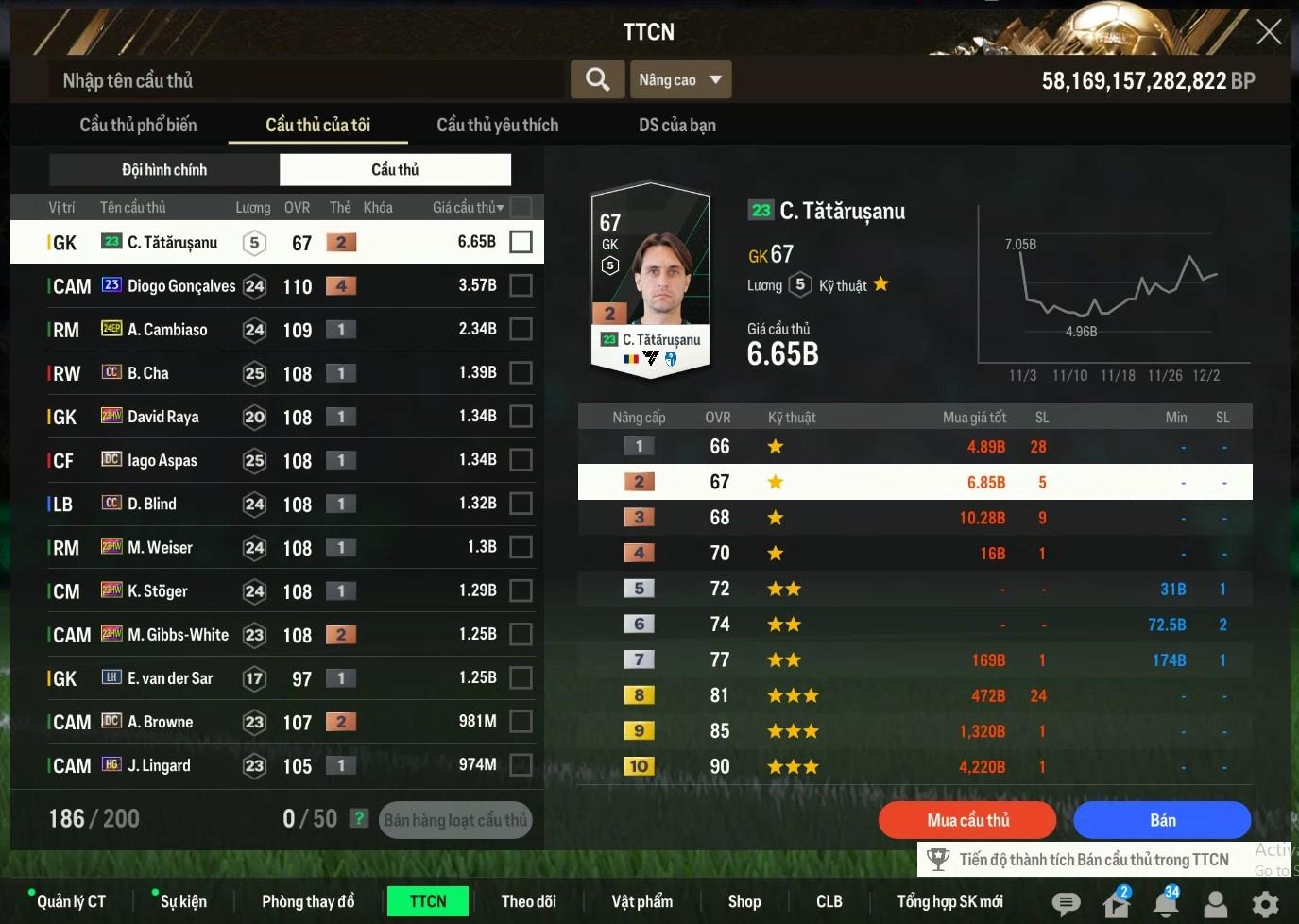Open the Vật phẩm menu
The image size is (1299, 924).
coord(642,901)
